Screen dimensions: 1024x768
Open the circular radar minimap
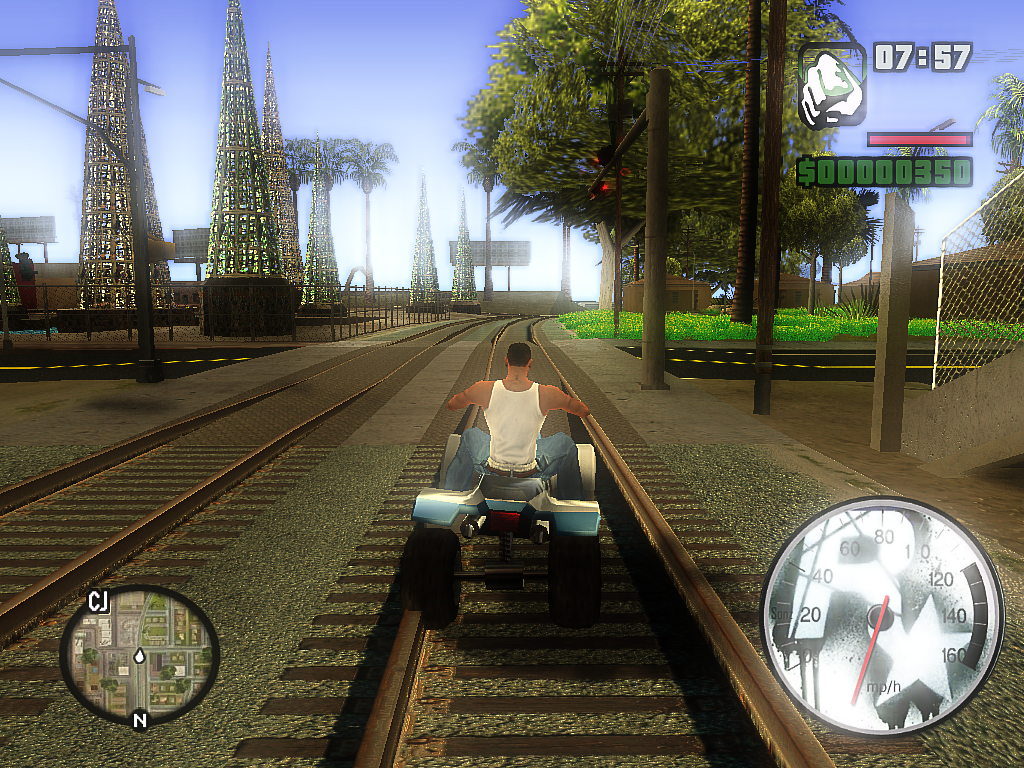(x=139, y=654)
